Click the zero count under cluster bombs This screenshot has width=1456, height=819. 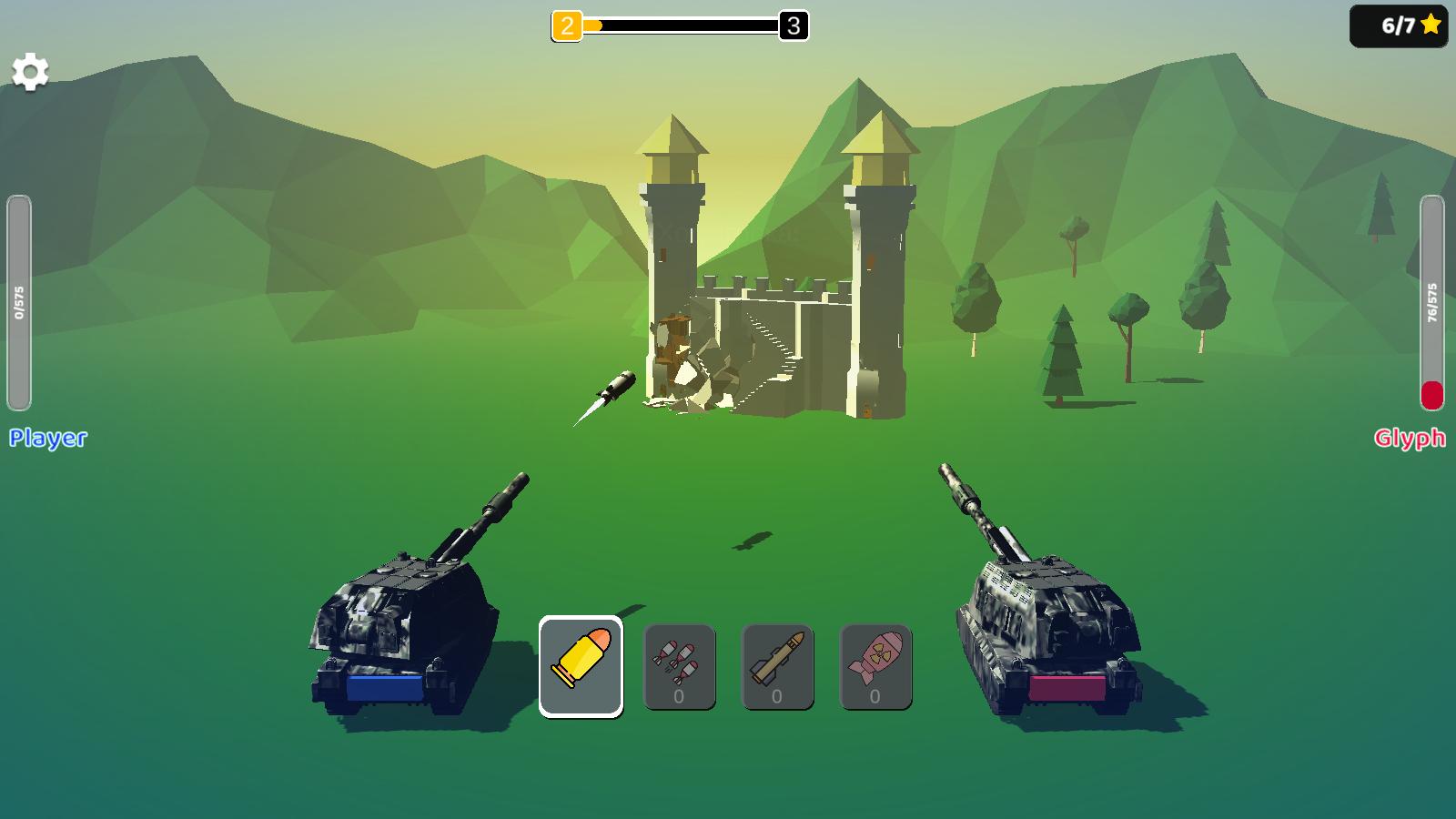(x=679, y=694)
